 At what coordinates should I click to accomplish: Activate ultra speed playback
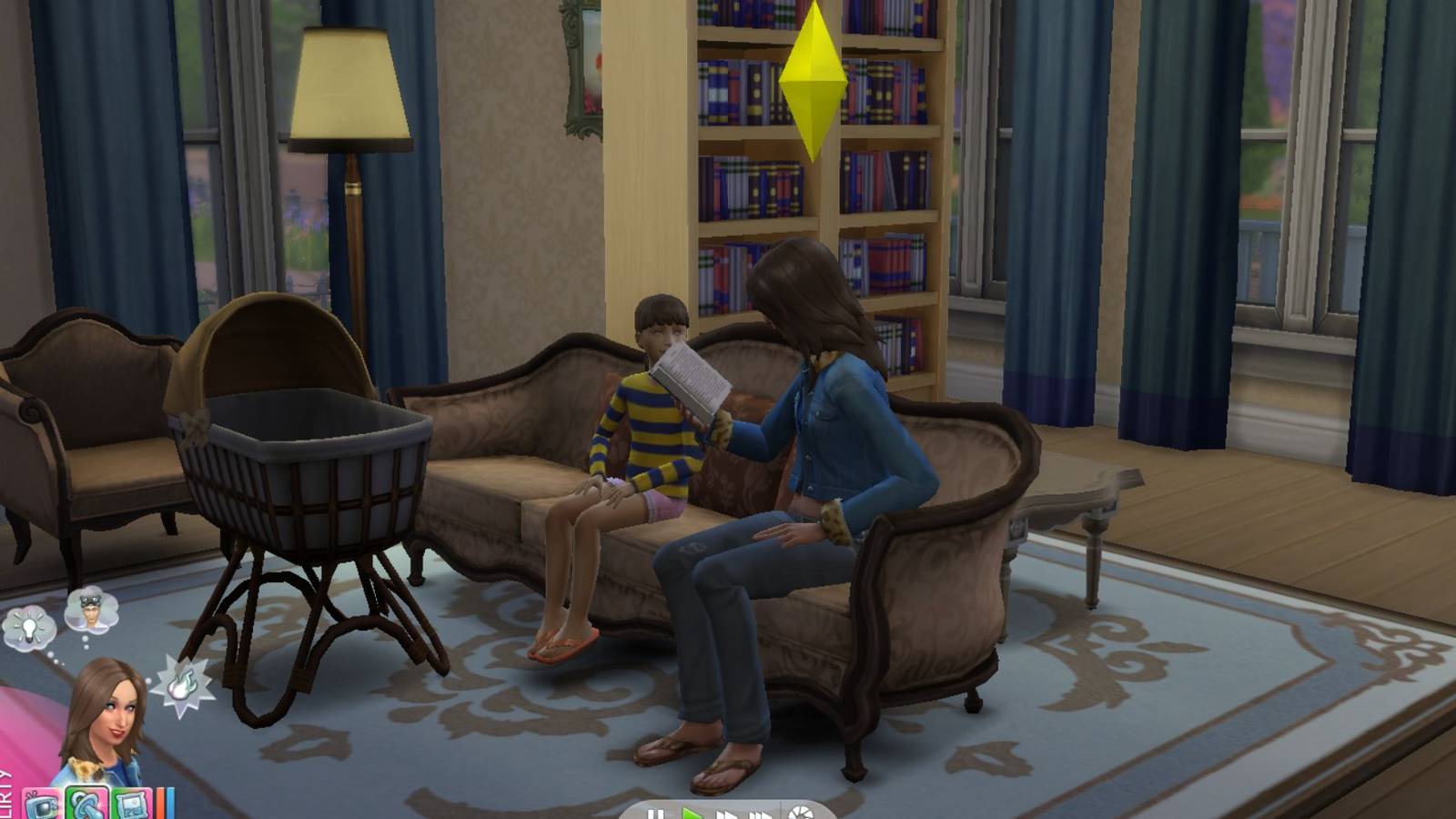point(762,813)
